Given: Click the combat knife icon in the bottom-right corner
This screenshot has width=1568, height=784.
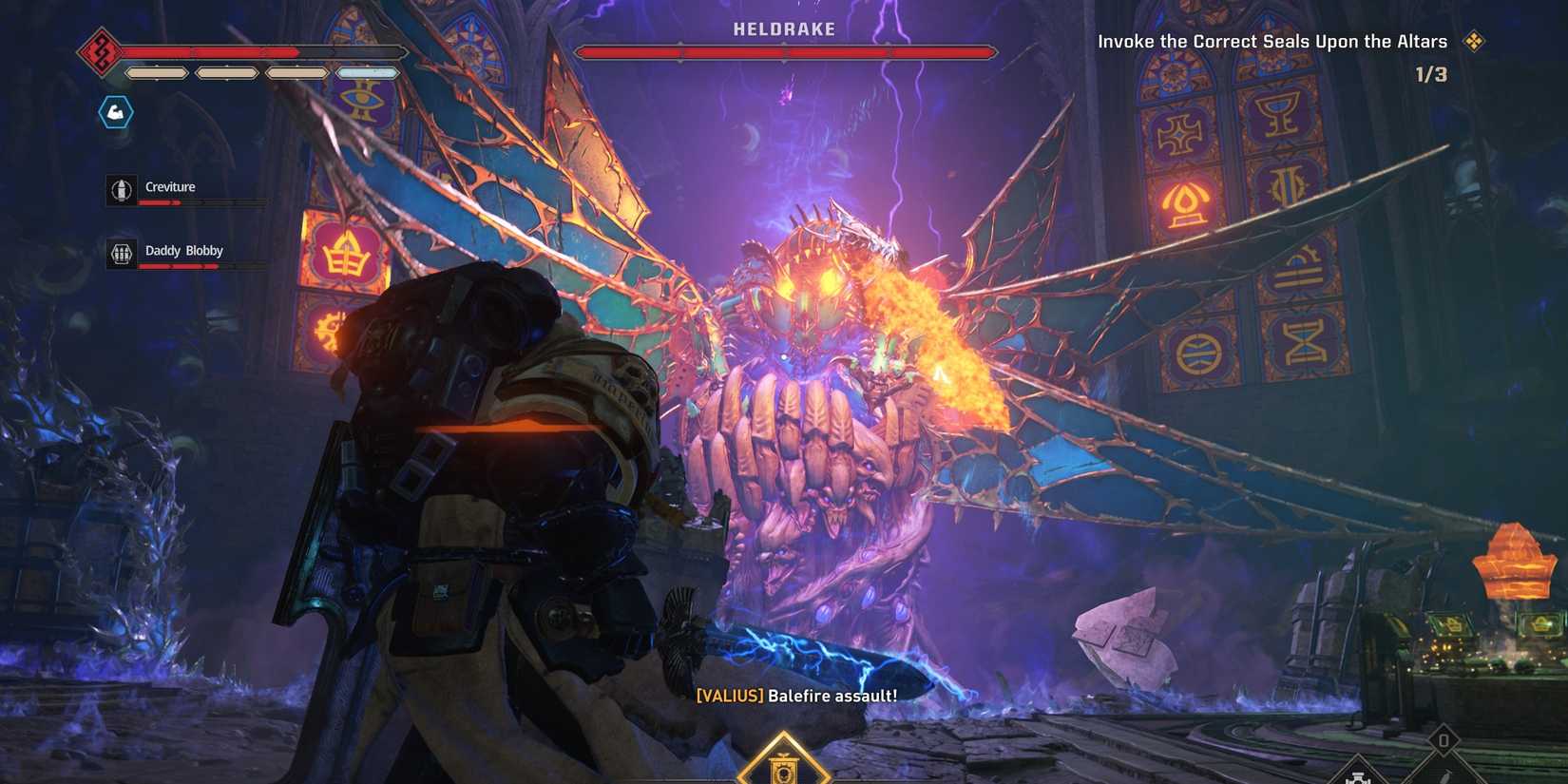Looking at the screenshot, I should 1445,776.
